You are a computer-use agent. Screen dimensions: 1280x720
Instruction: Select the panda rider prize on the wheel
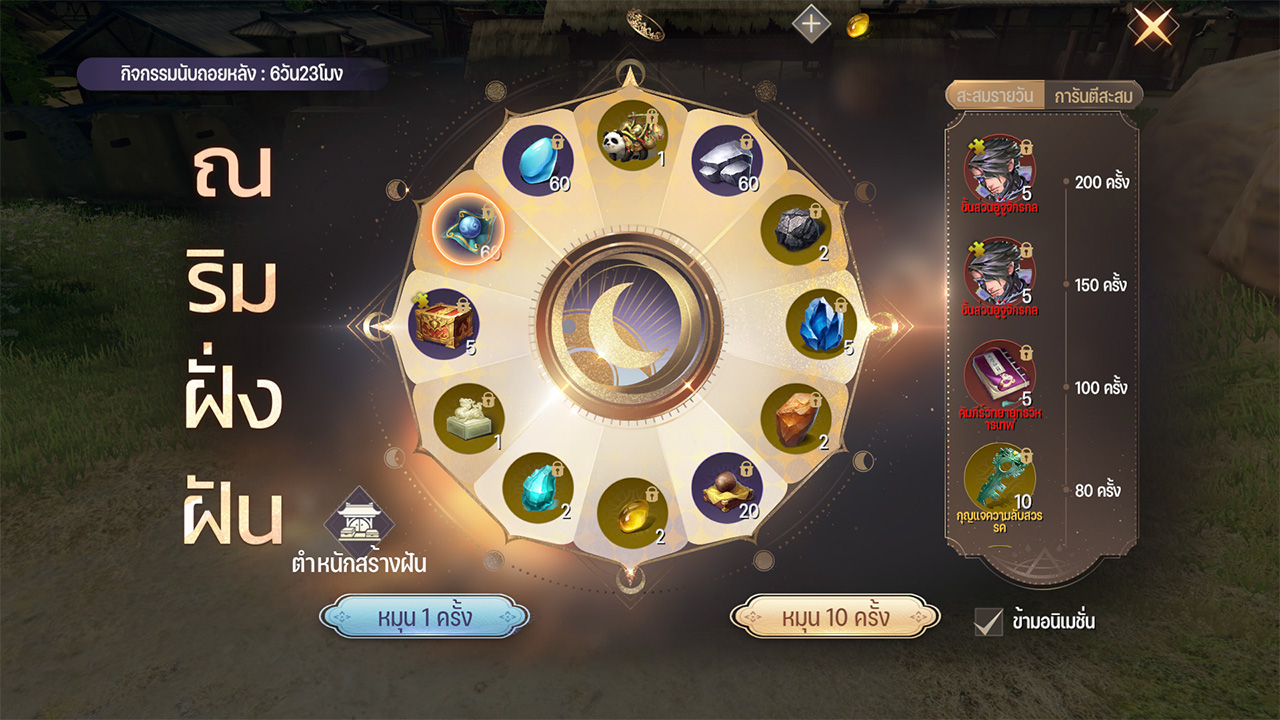pos(633,138)
